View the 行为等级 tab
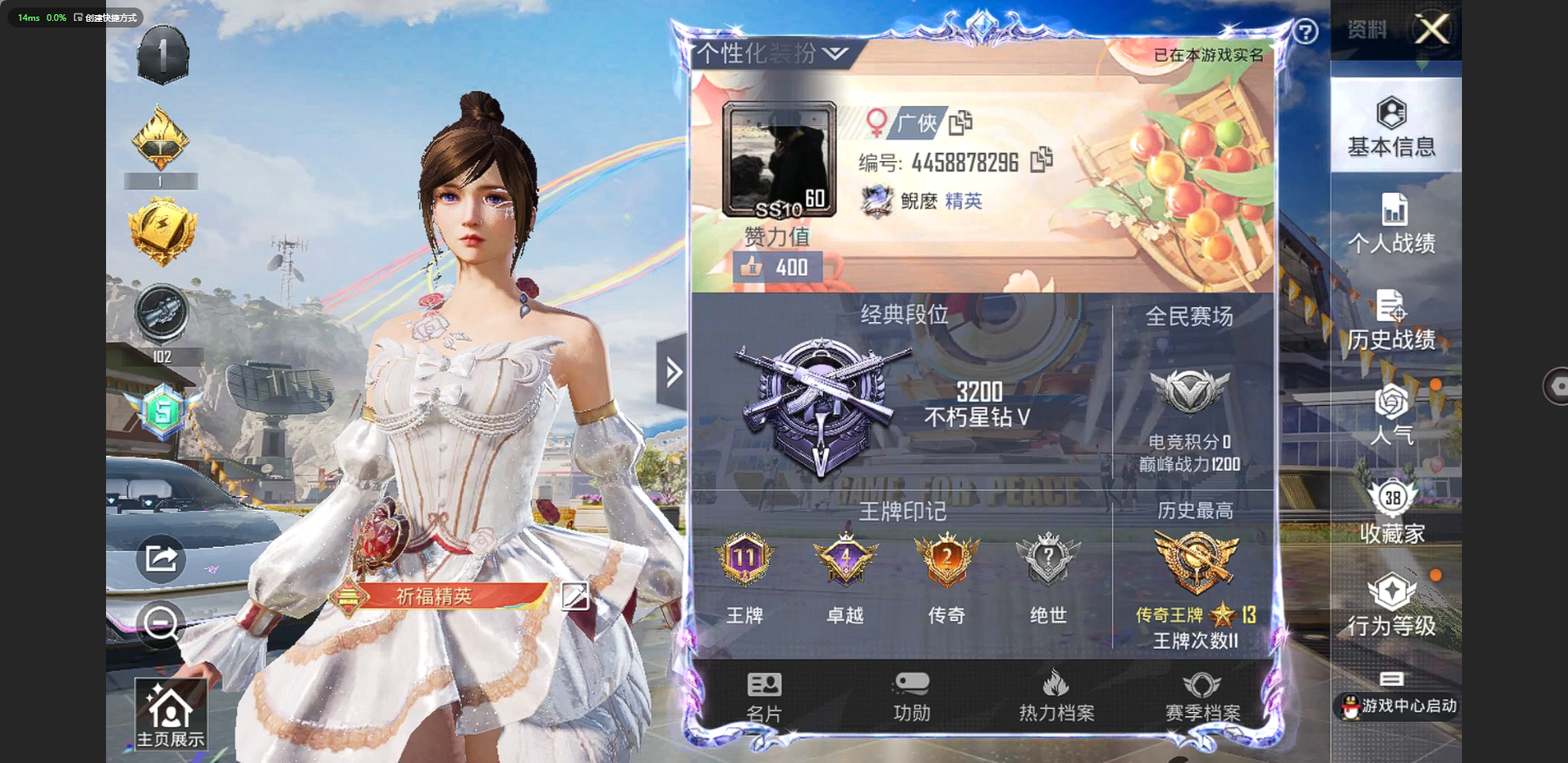The image size is (1568, 763). pyautogui.click(x=1392, y=605)
